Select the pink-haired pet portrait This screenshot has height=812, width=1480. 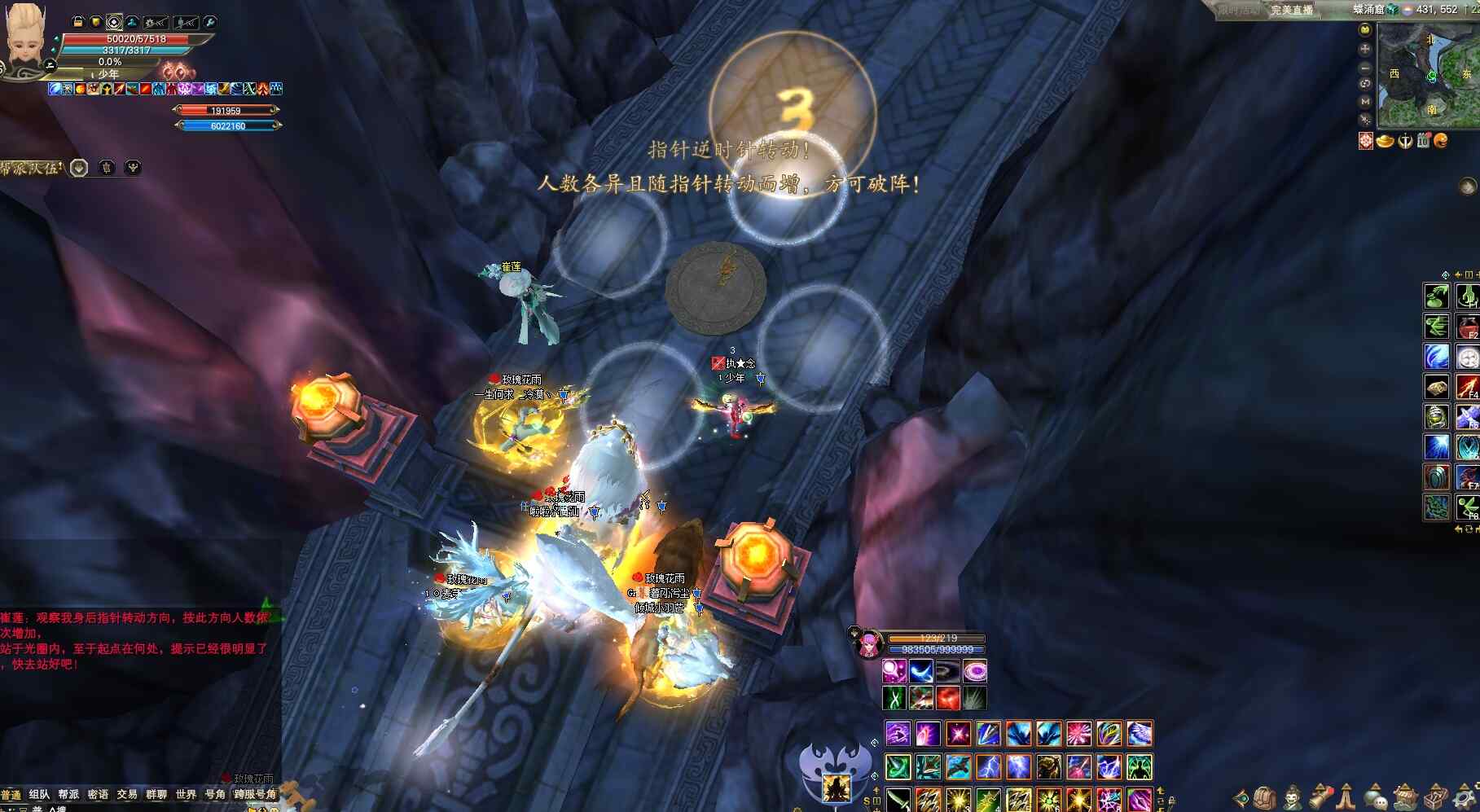coord(868,644)
